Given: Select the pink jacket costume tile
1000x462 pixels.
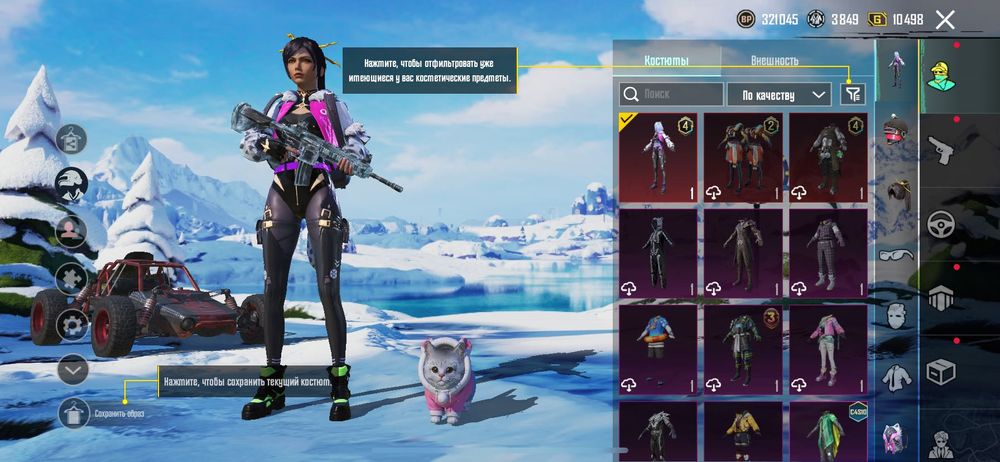Looking at the screenshot, I should click(829, 348).
